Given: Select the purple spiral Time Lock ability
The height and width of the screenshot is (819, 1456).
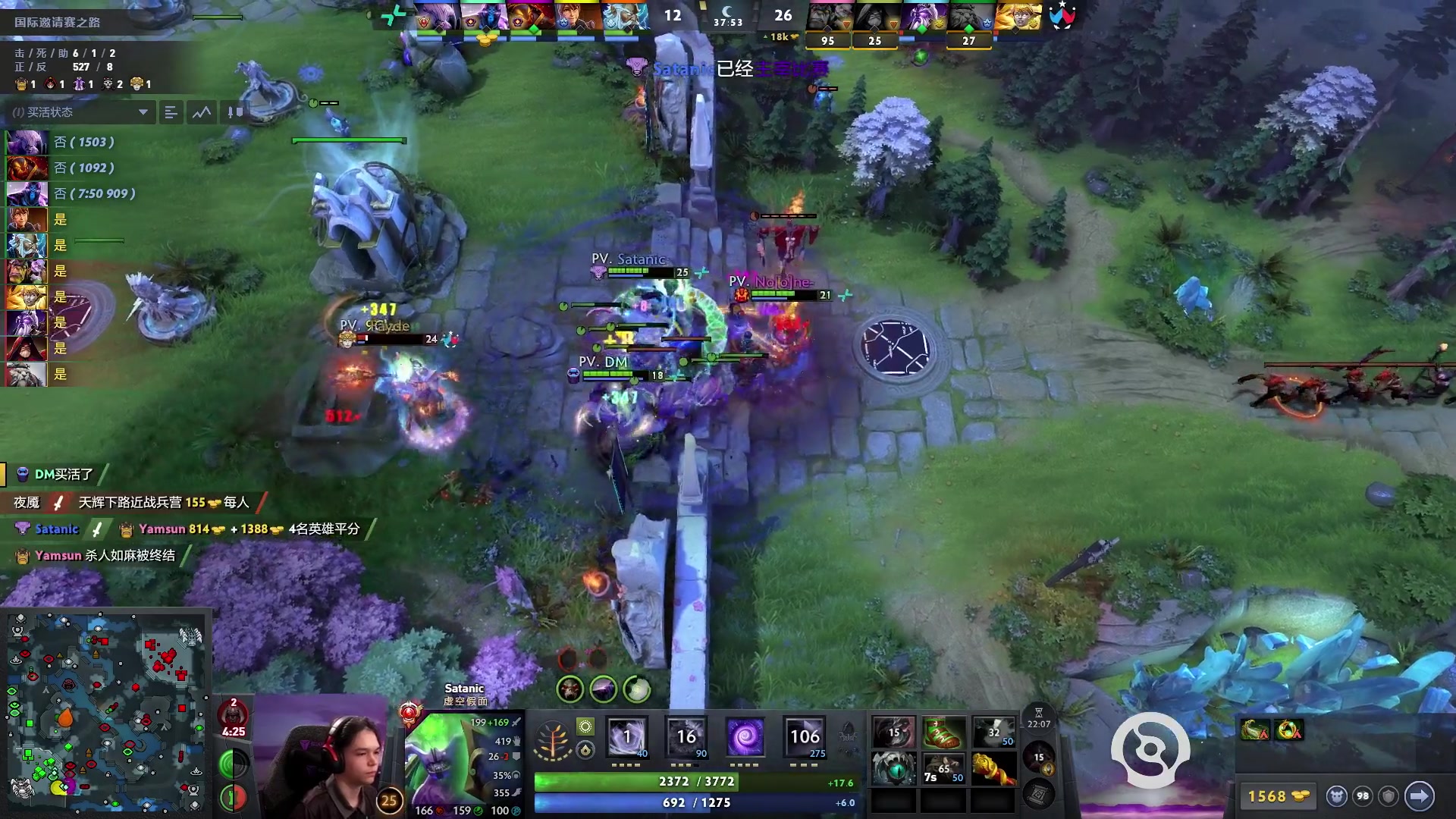Looking at the screenshot, I should [x=745, y=737].
